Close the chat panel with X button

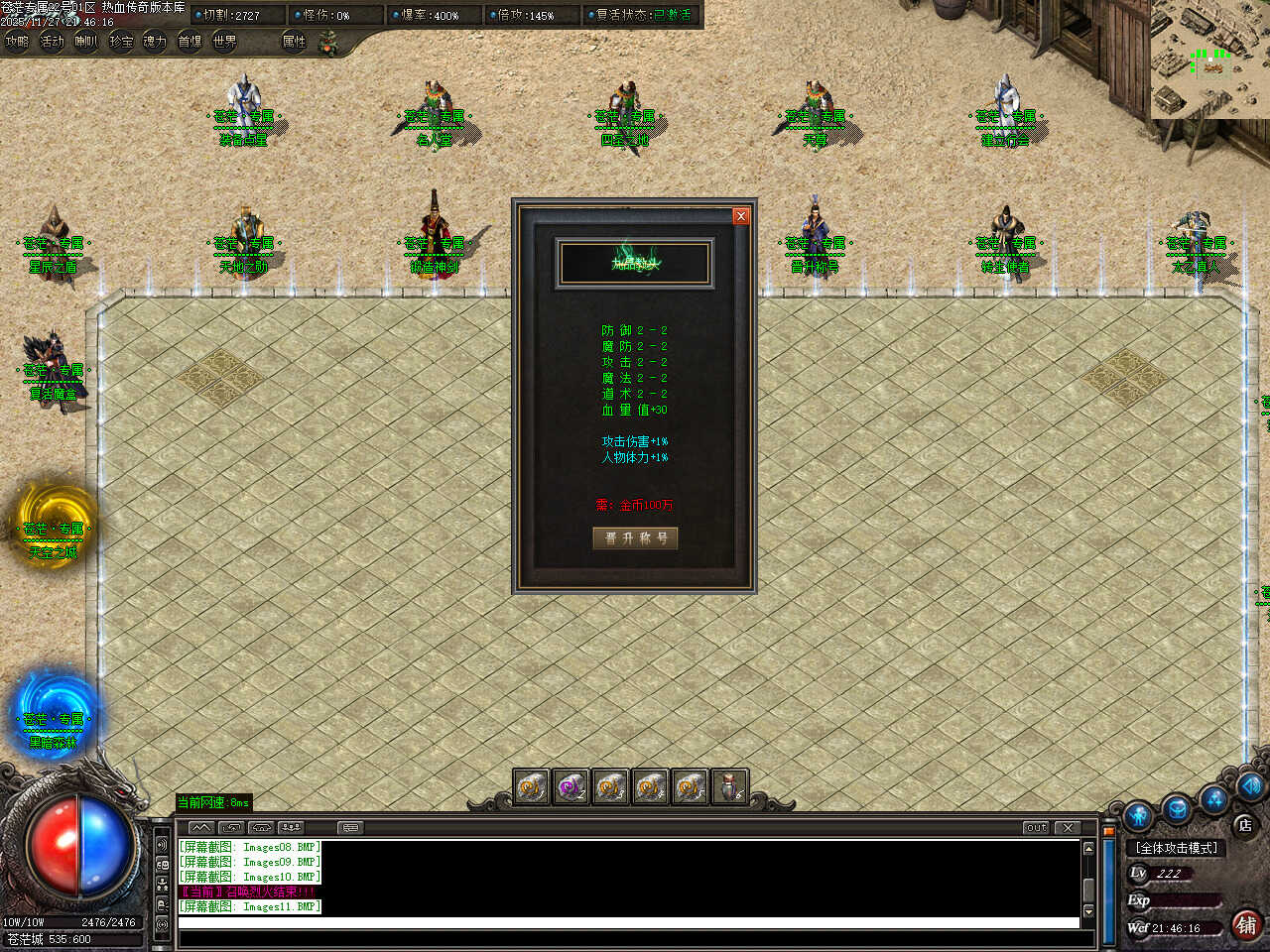click(1068, 827)
